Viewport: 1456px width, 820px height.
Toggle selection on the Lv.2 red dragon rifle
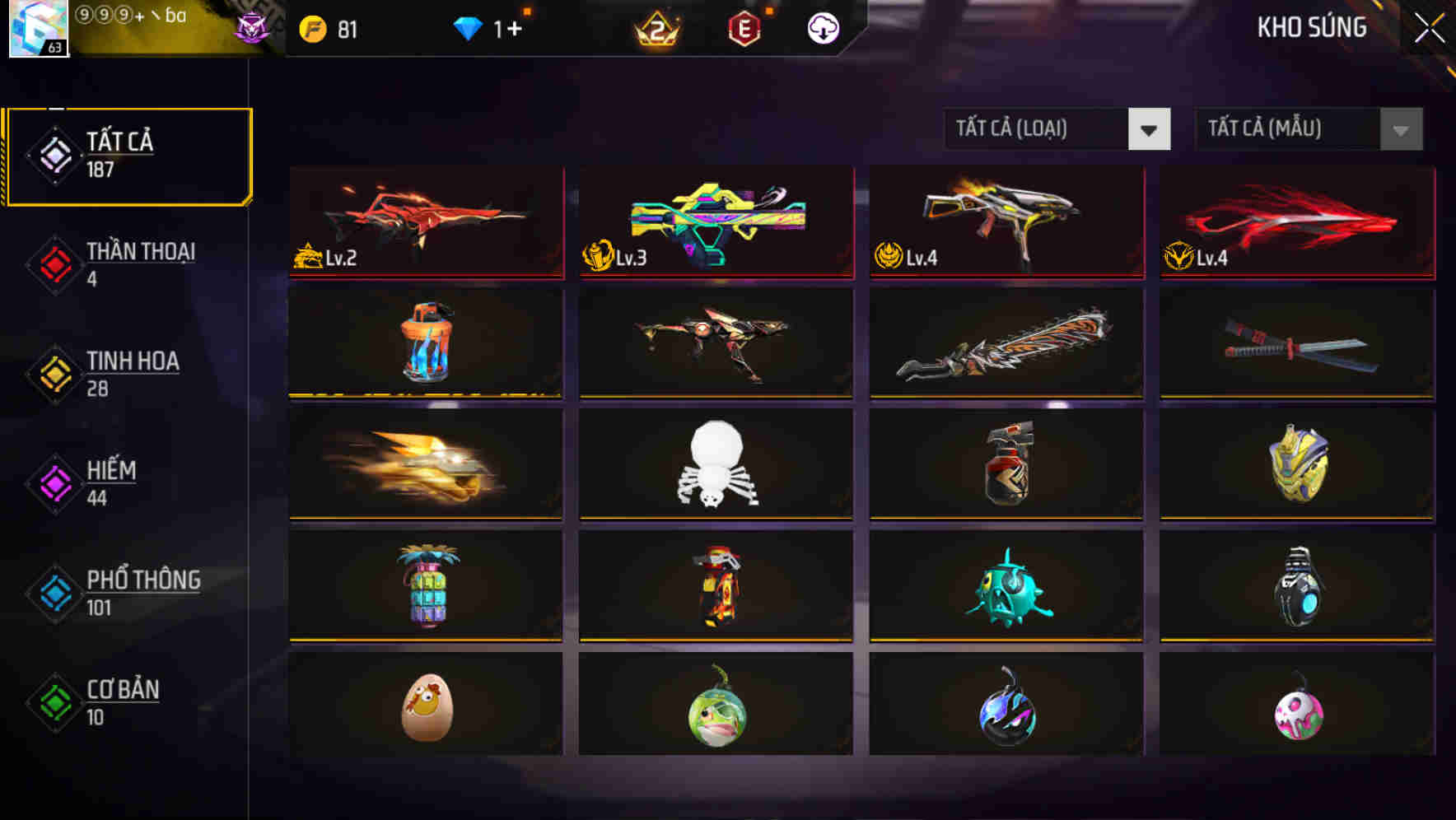click(425, 221)
